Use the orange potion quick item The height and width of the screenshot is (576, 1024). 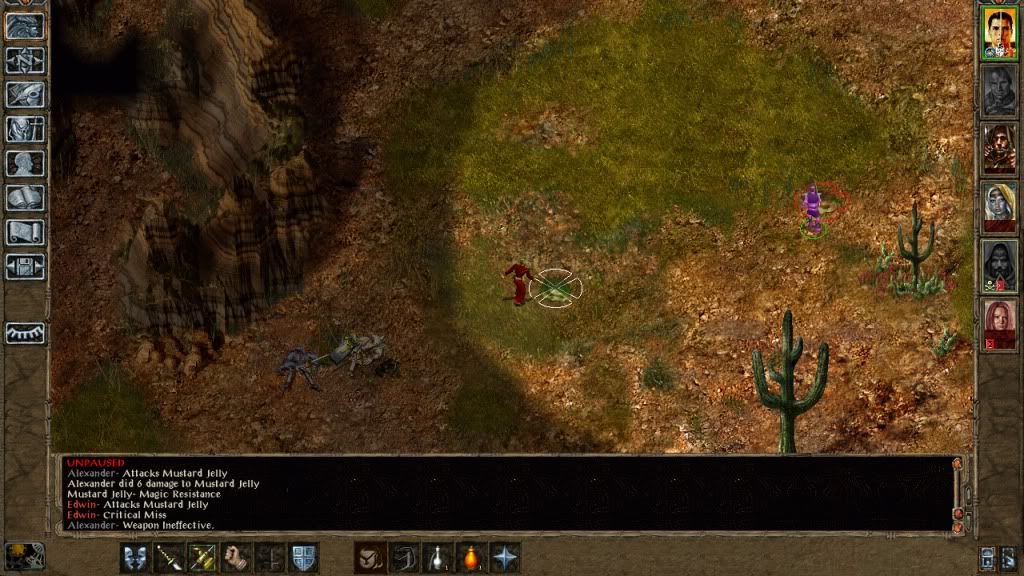(x=473, y=557)
